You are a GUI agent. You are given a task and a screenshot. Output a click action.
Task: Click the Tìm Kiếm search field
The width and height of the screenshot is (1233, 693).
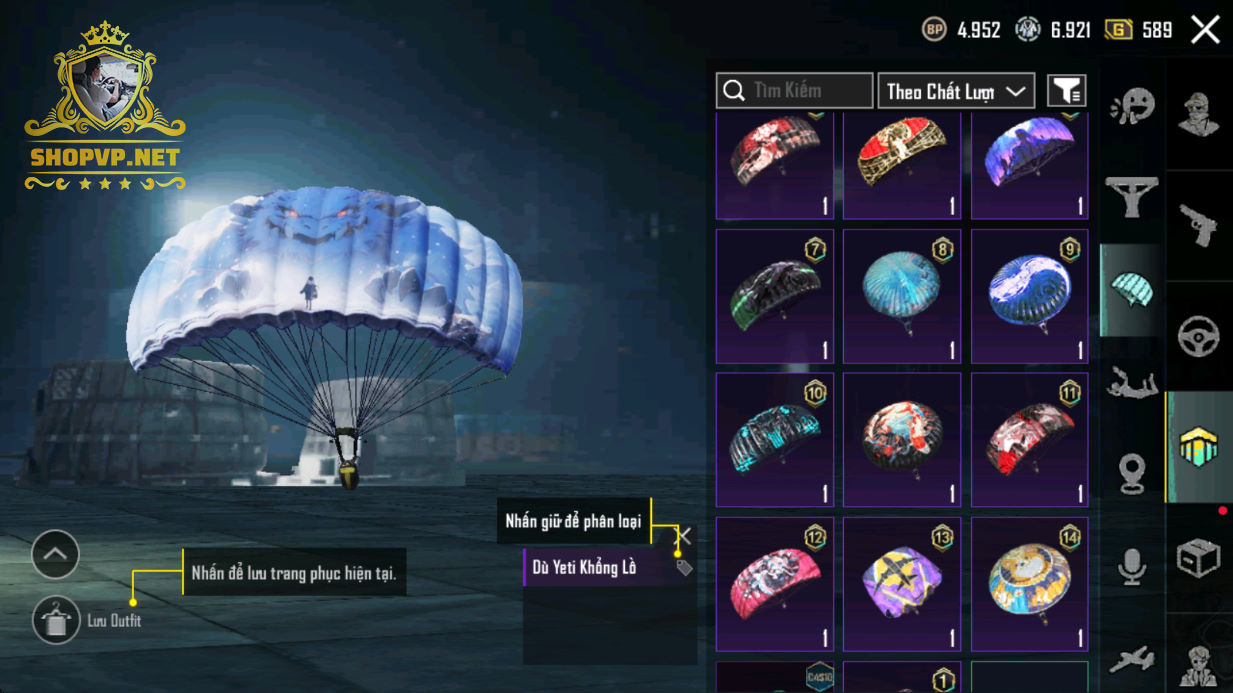(795, 91)
